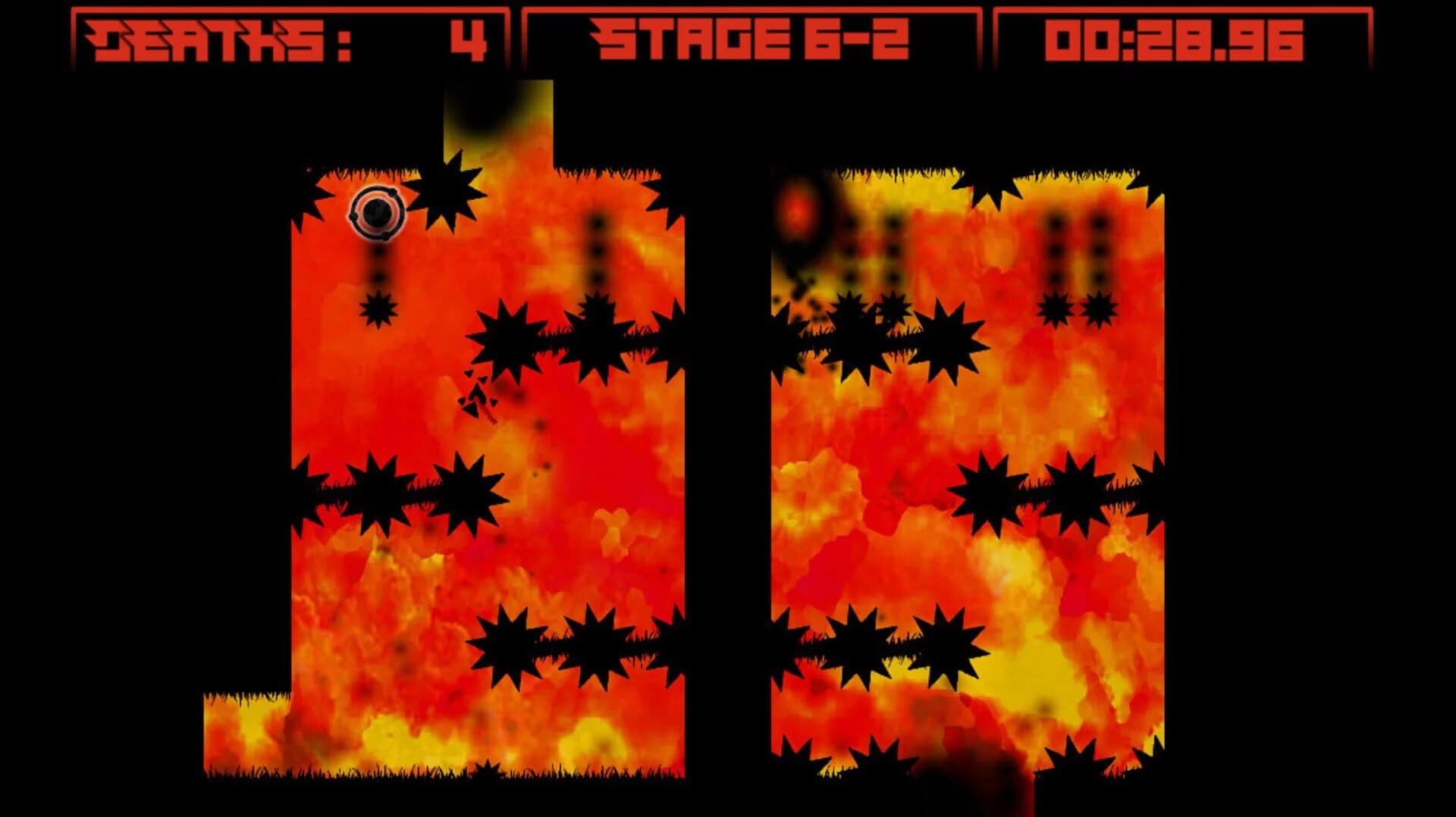Click the lone spiked star below the checkpoint
Image resolution: width=1456 pixels, height=817 pixels.
pos(379,309)
